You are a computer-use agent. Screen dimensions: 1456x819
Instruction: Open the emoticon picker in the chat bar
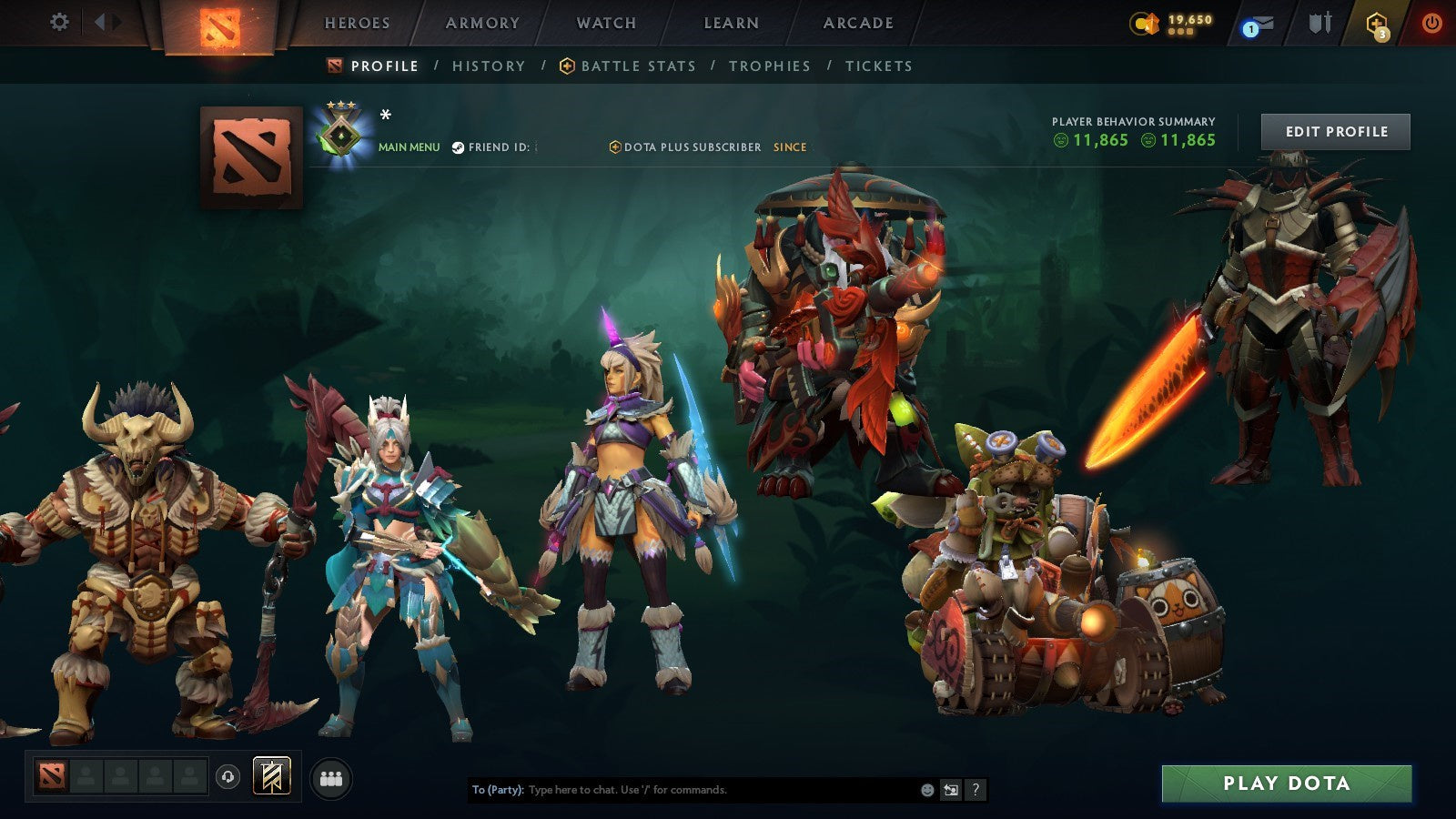pos(926,790)
